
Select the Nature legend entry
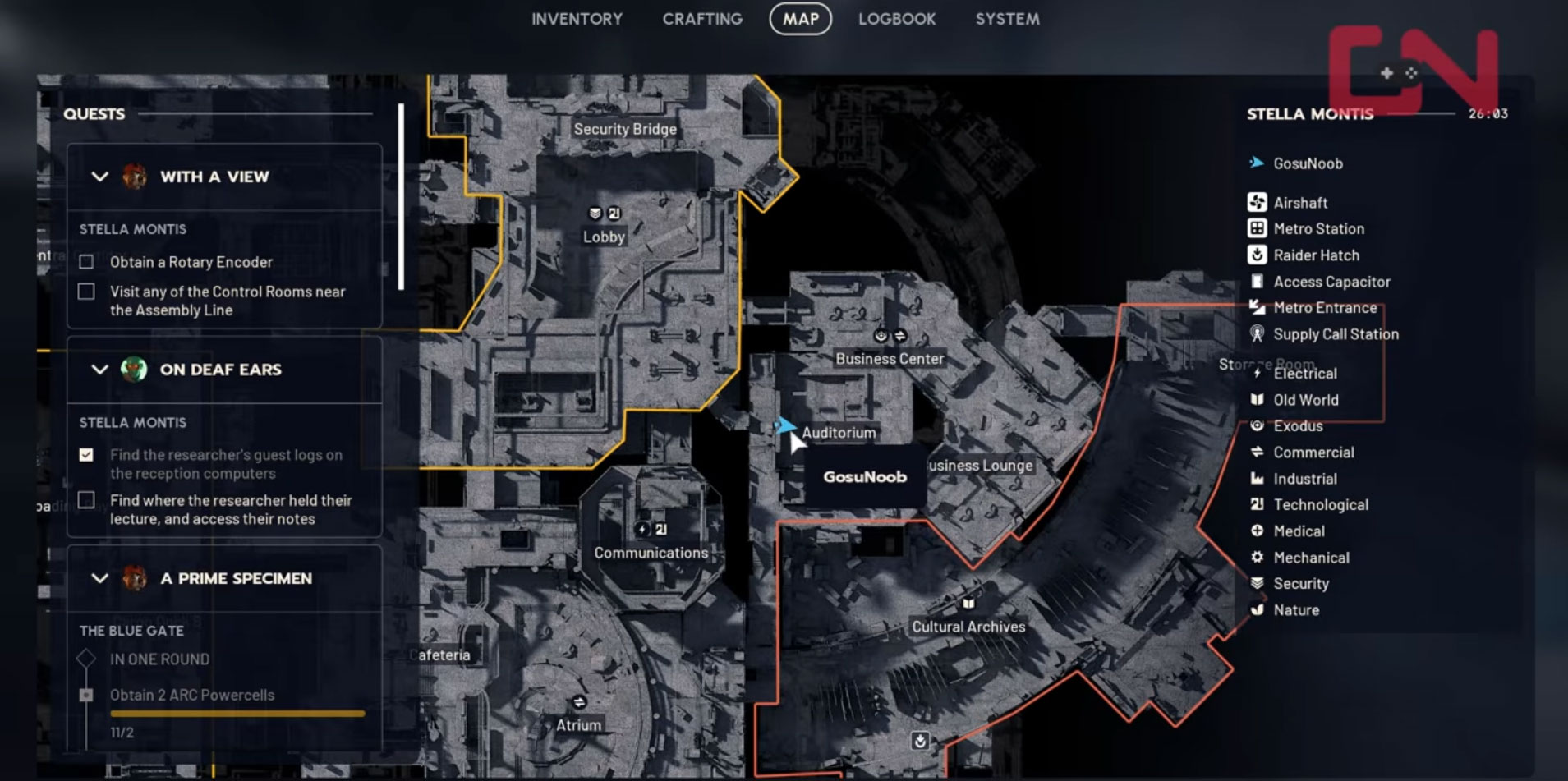pyautogui.click(x=1295, y=610)
